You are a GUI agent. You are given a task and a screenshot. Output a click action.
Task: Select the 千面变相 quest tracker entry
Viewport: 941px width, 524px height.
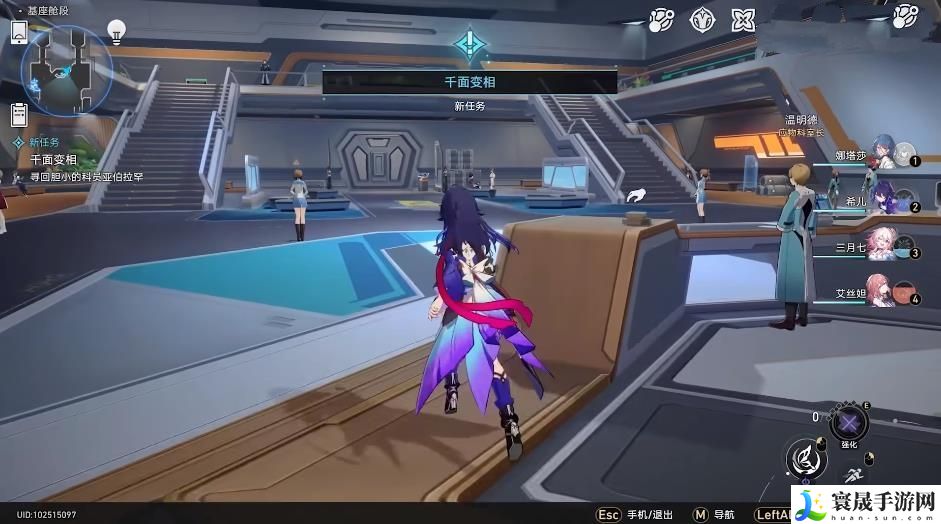[54, 160]
